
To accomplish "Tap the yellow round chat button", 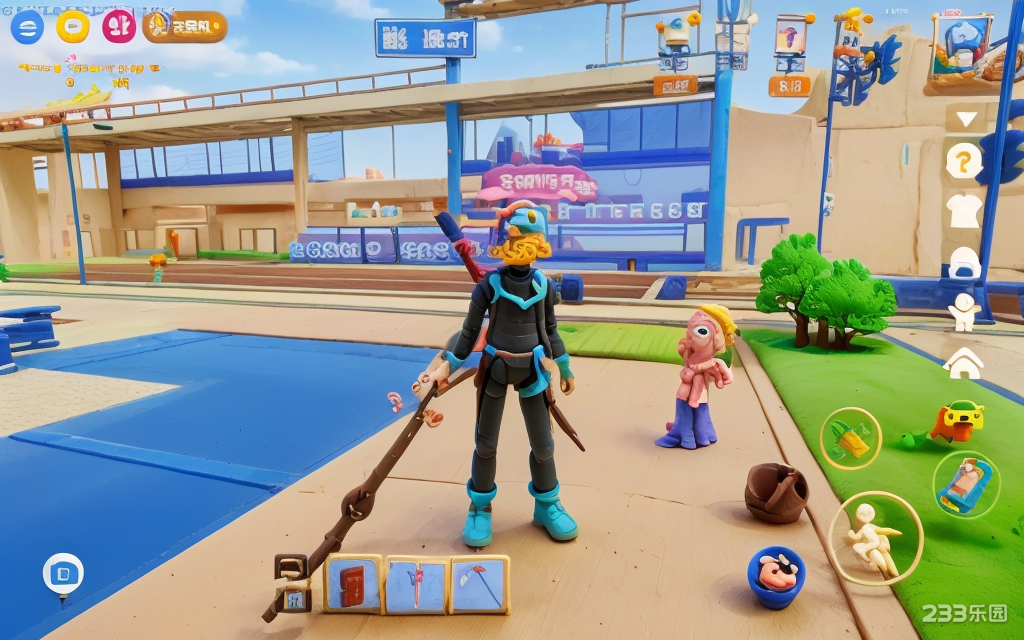I will coord(73,26).
